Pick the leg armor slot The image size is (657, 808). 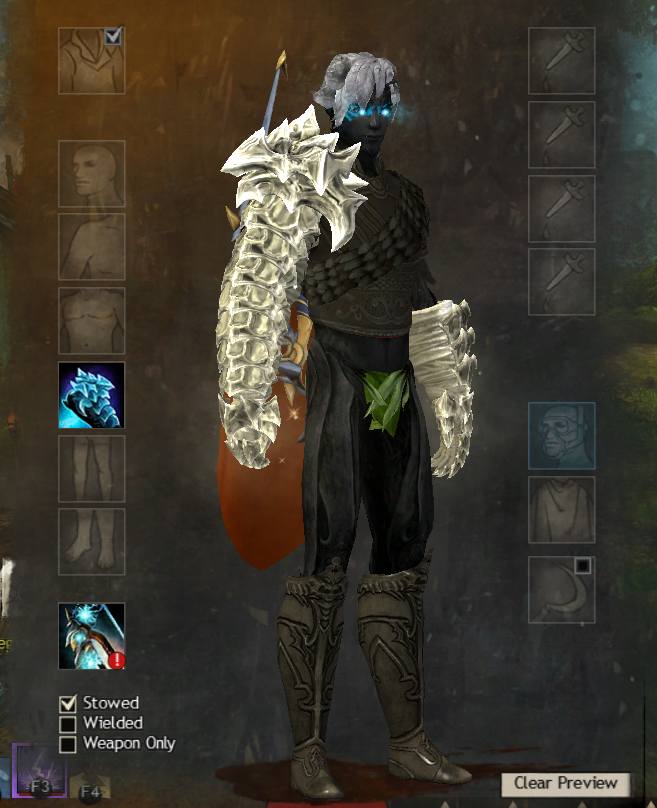(x=91, y=468)
